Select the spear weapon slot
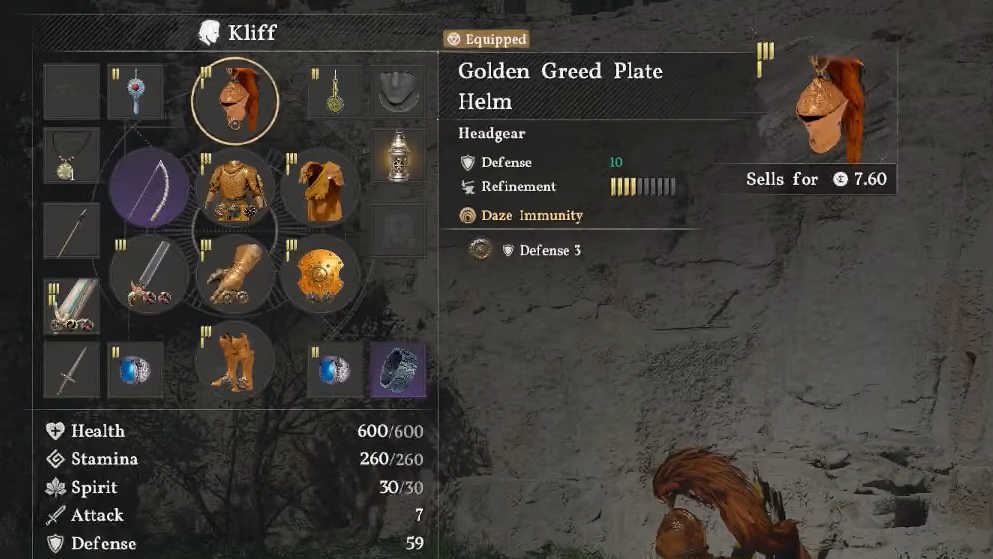This screenshot has width=993, height=559. click(72, 231)
